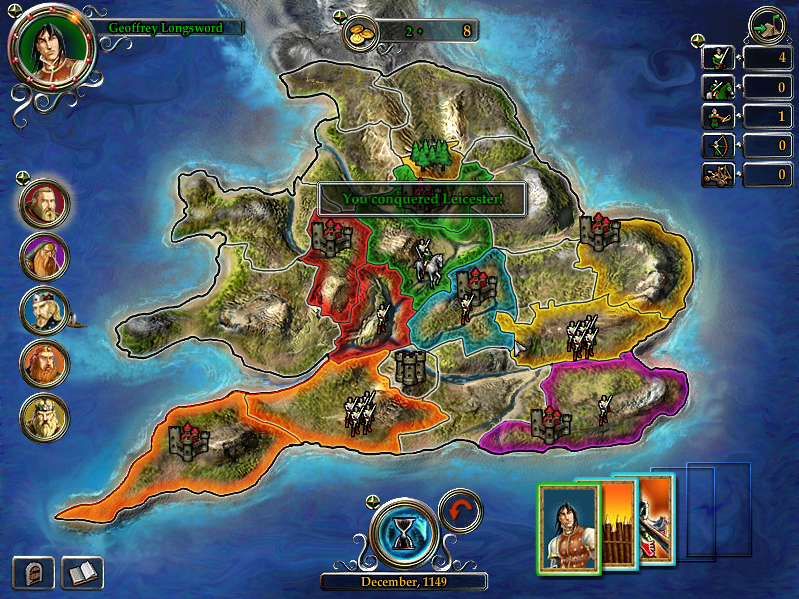Select the crowned rival on blue background
This screenshot has width=799, height=599.
coord(45,310)
